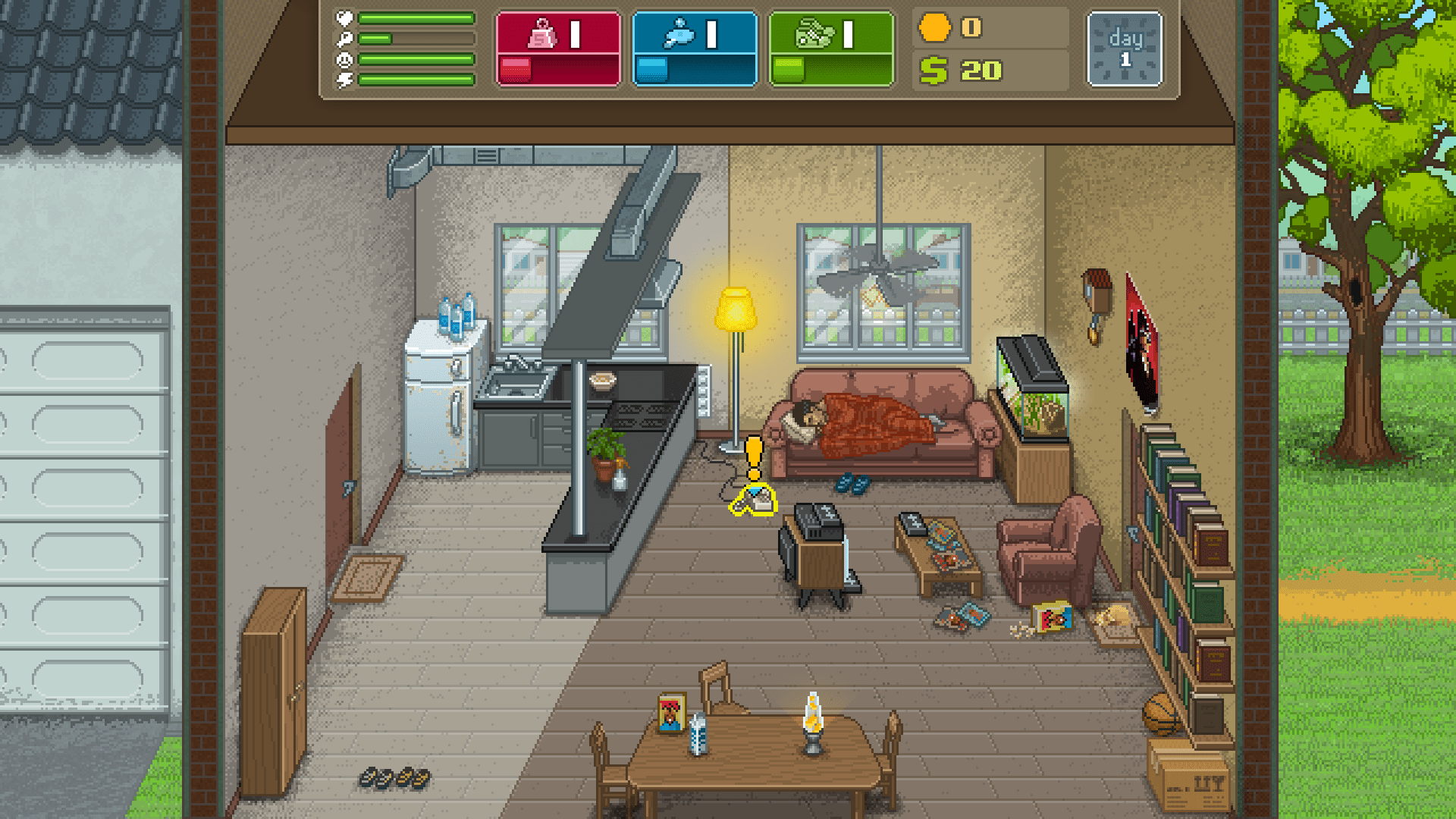Click the orange coin counter icon
The height and width of the screenshot is (819, 1456).
pyautogui.click(x=935, y=29)
